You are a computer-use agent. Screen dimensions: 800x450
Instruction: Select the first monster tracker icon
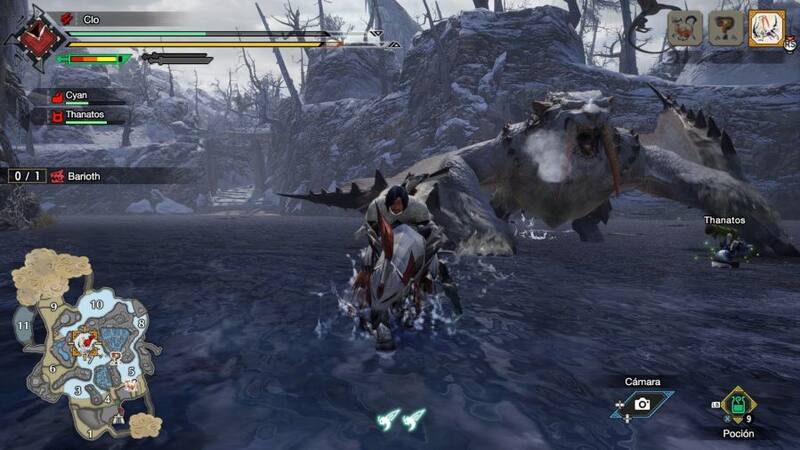click(685, 28)
